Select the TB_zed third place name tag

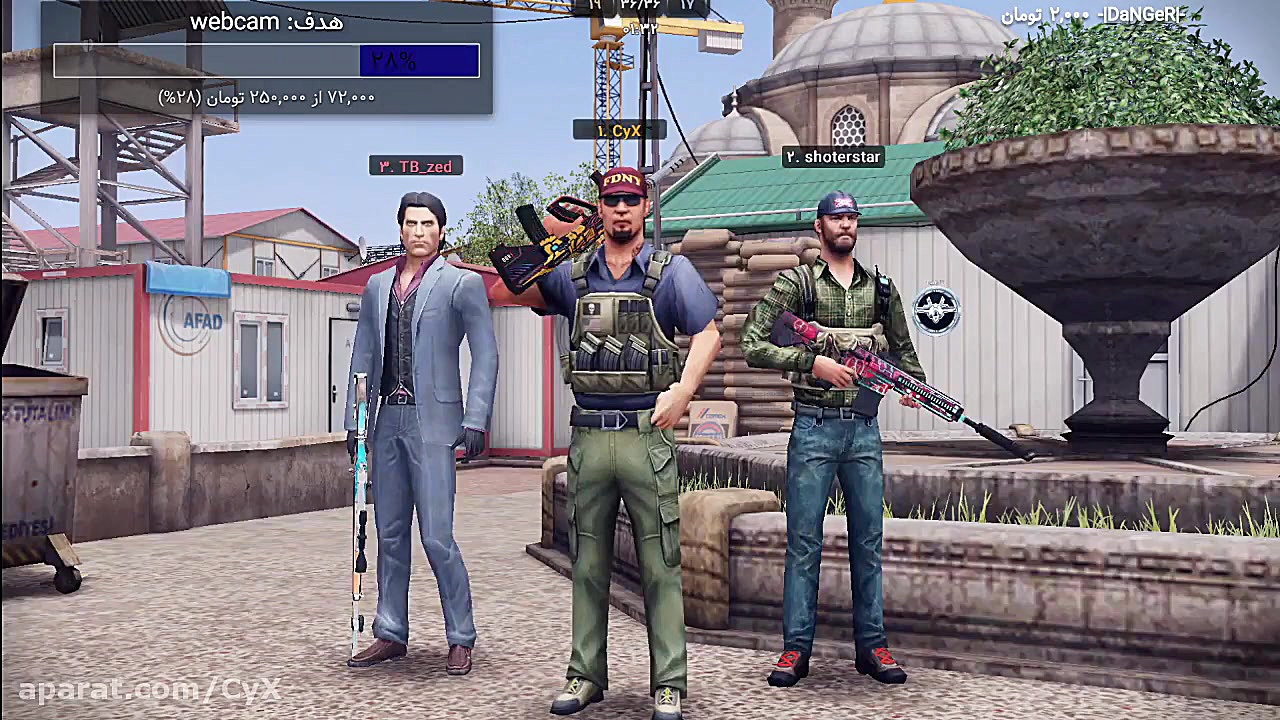coord(415,167)
